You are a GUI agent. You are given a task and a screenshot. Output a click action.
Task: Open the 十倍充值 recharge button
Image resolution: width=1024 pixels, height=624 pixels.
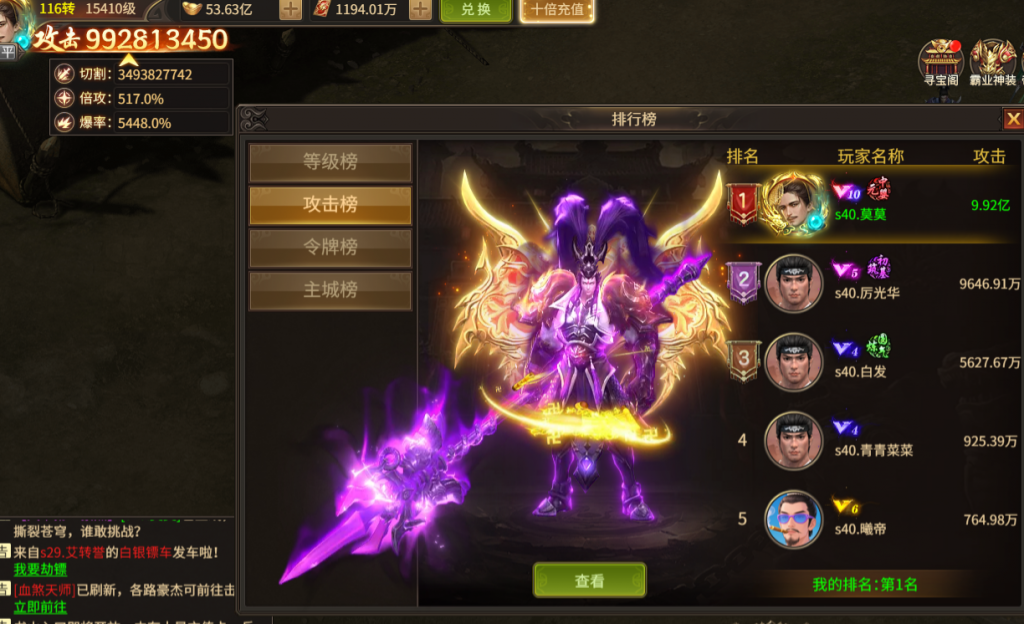coord(557,10)
